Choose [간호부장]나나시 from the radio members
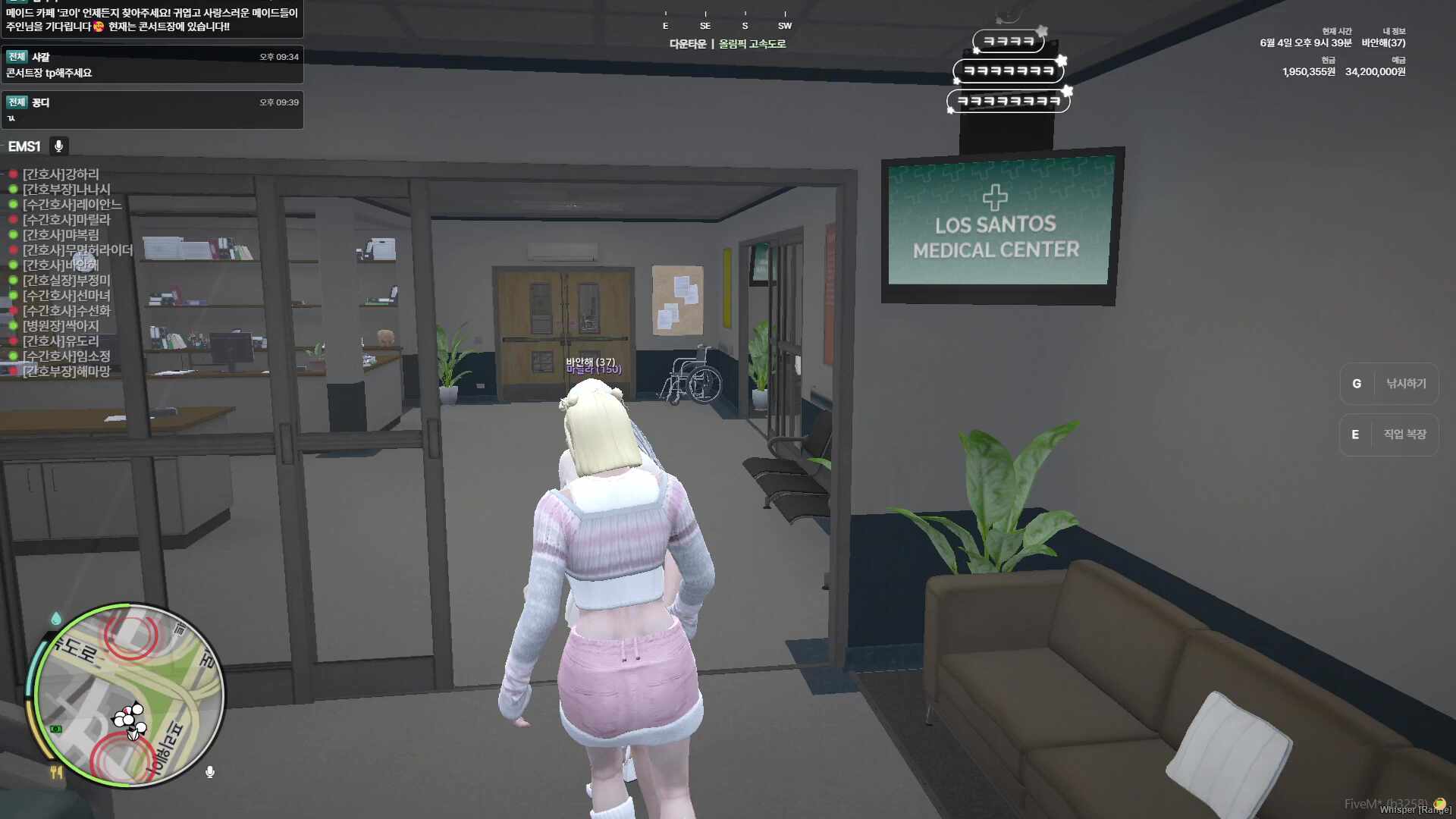 pyautogui.click(x=67, y=190)
